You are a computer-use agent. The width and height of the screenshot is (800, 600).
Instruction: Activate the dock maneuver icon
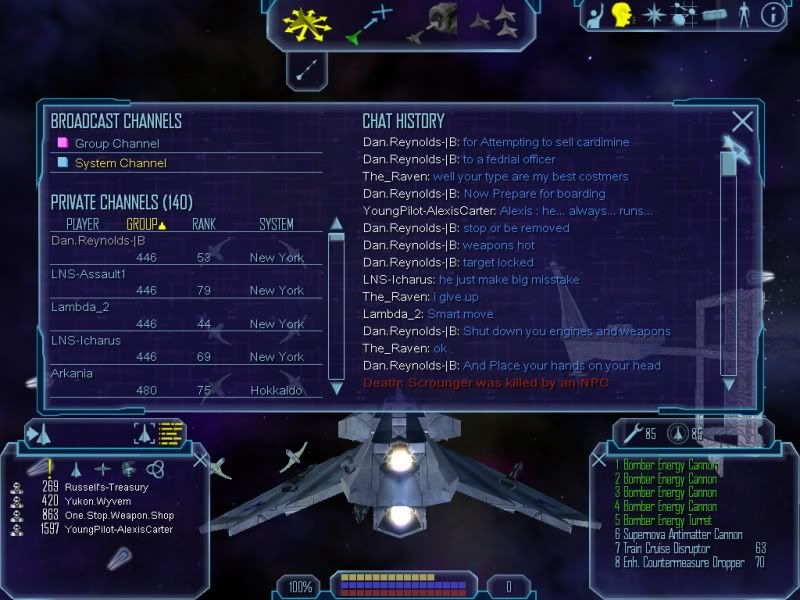pyautogui.click(x=432, y=22)
